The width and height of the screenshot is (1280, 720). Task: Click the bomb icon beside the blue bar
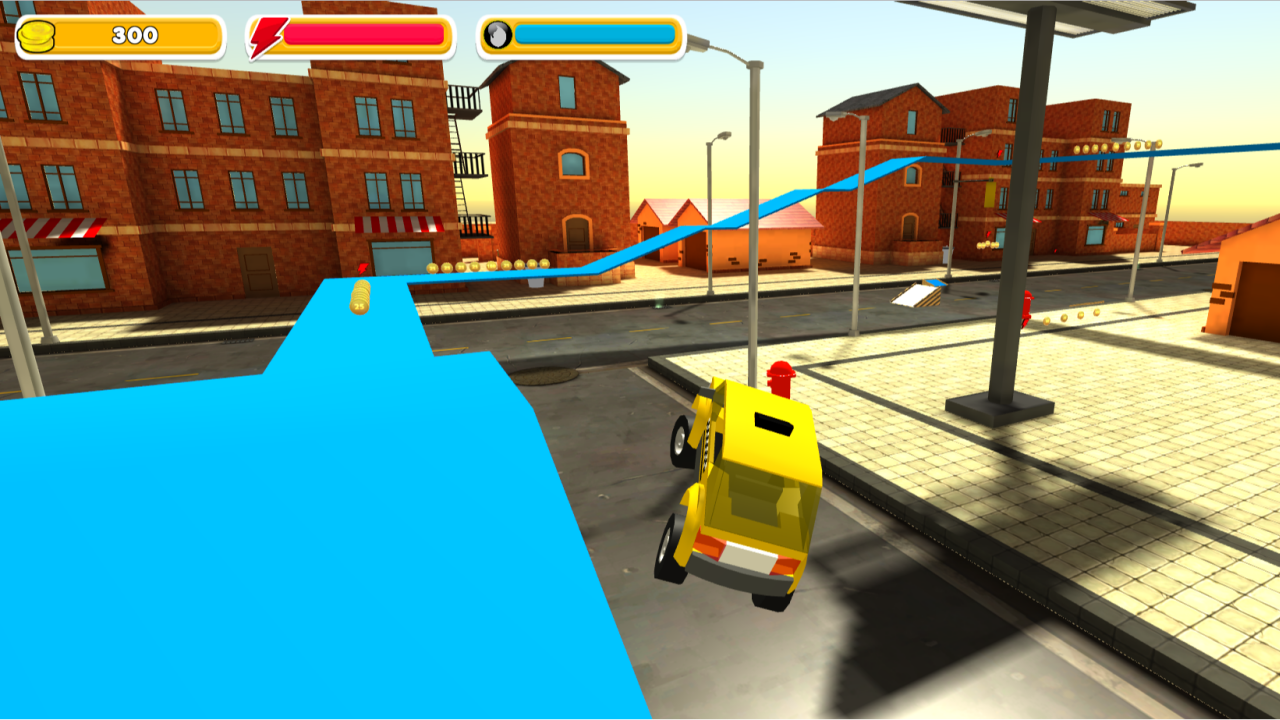point(498,33)
